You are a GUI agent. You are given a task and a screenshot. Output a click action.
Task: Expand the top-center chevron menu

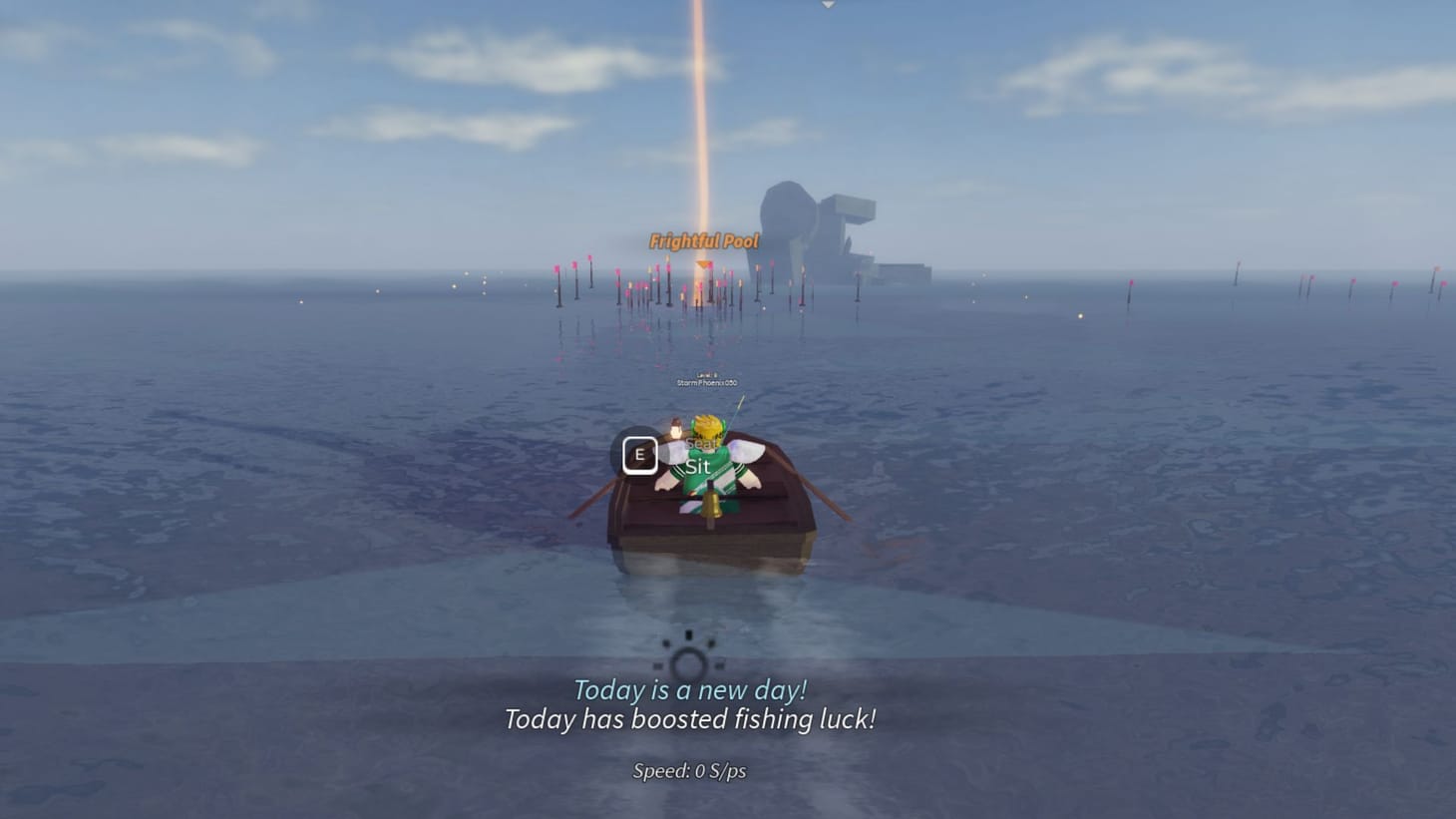[x=828, y=5]
